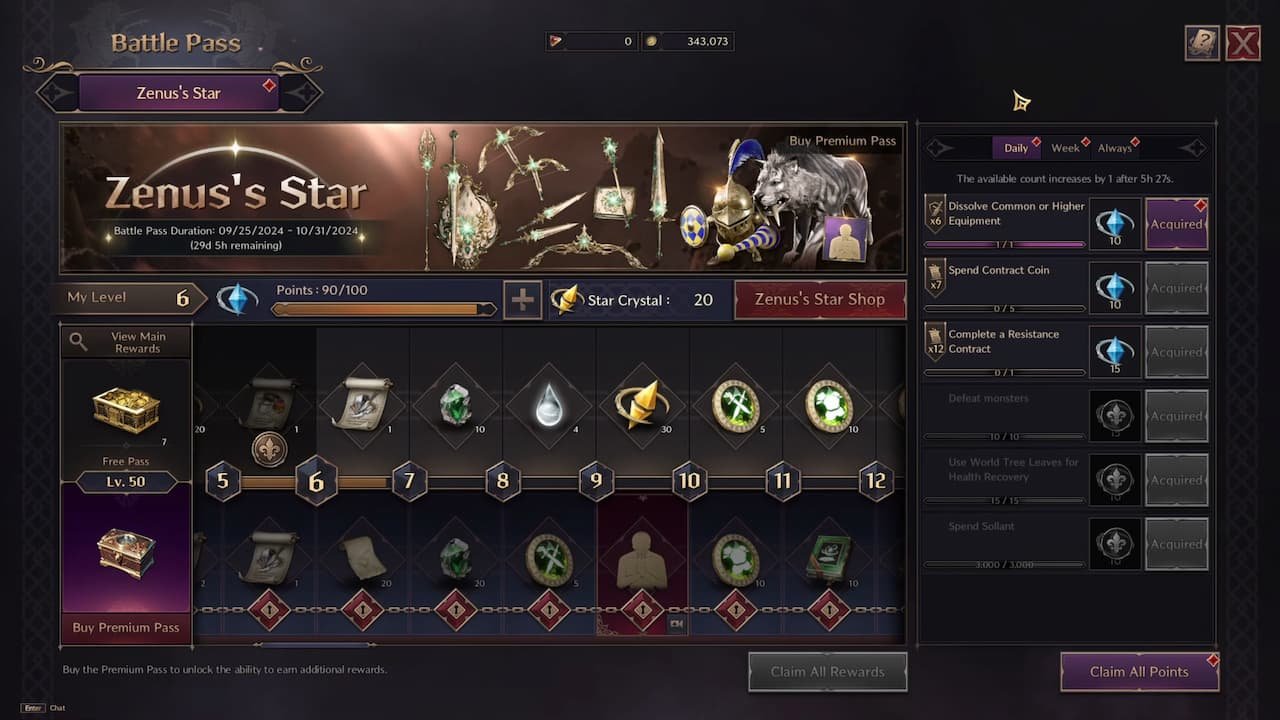Click the right arrow beside Zenus's Star title
This screenshot has width=1280, height=720.
(x=305, y=92)
